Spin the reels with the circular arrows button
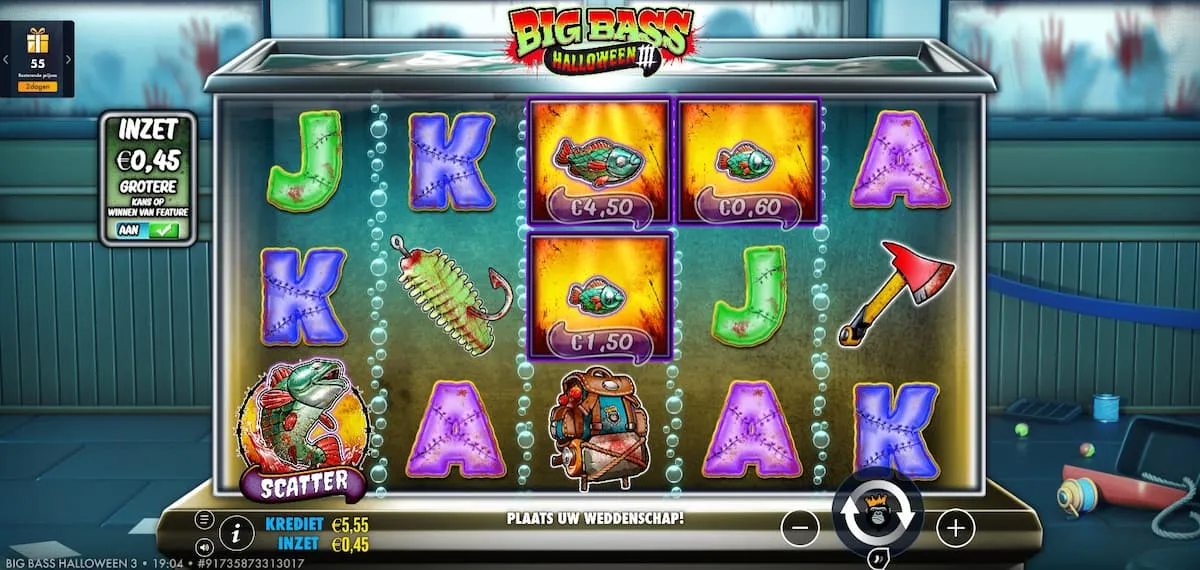This screenshot has width=1200, height=570. pos(877,515)
